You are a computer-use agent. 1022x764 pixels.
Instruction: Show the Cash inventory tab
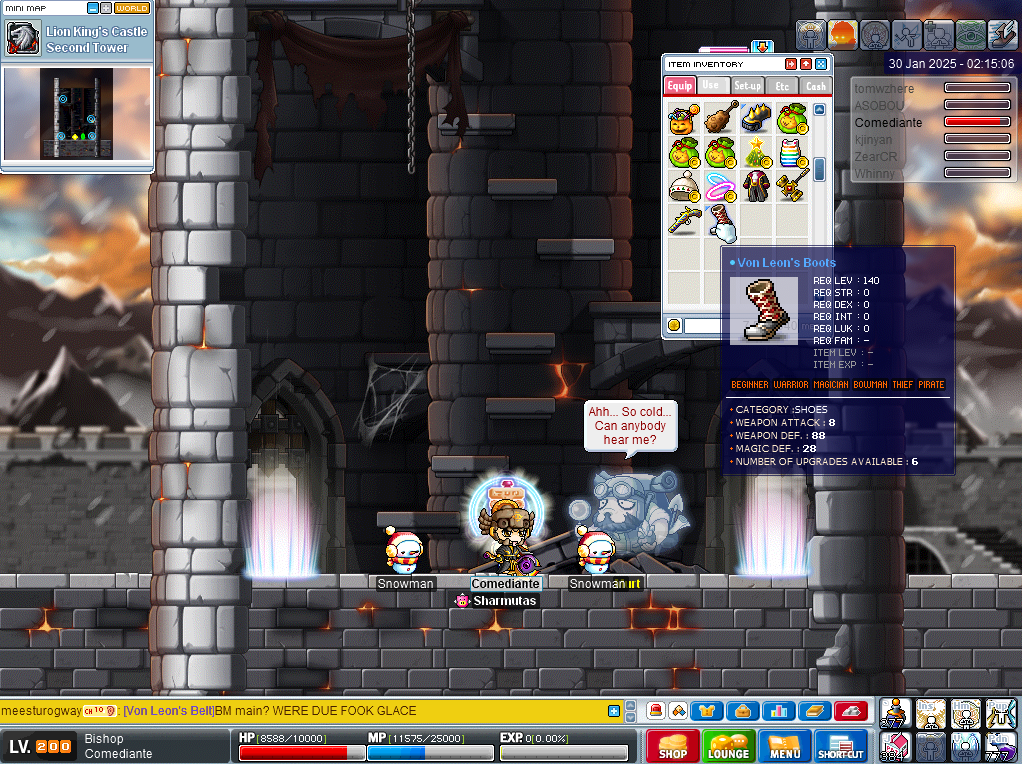click(x=816, y=86)
